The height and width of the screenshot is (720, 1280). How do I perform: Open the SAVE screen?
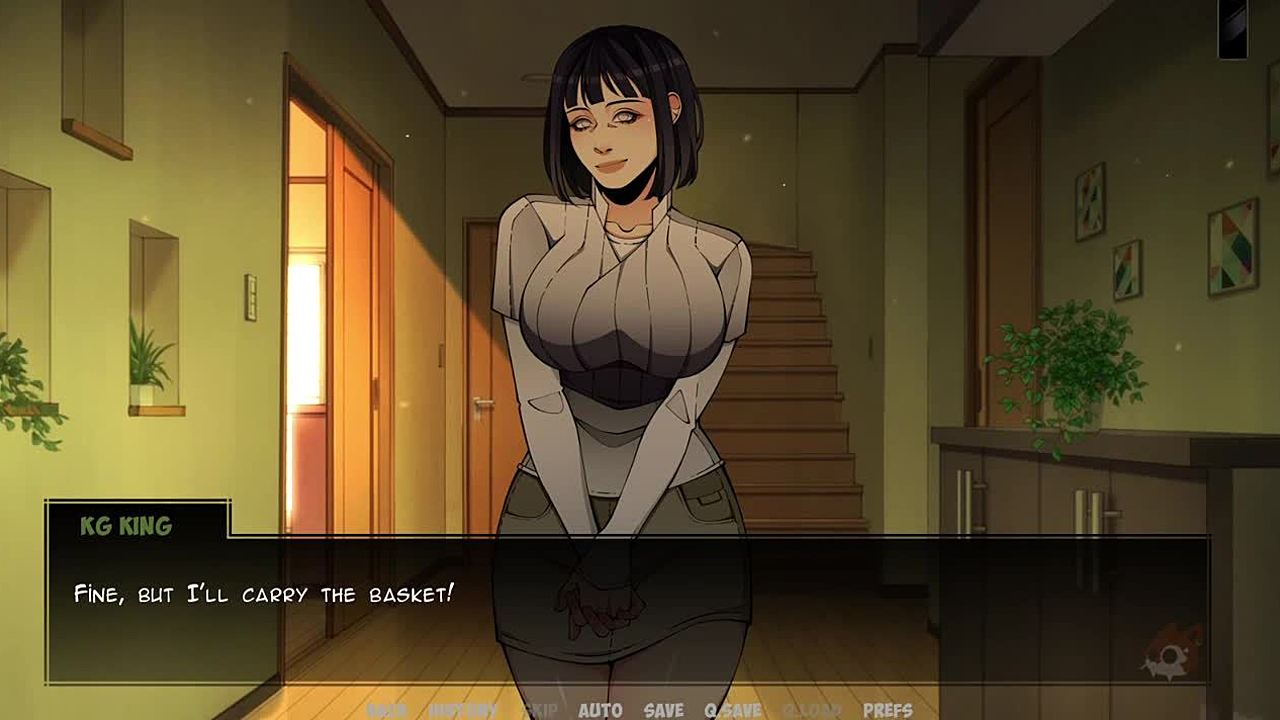(664, 710)
